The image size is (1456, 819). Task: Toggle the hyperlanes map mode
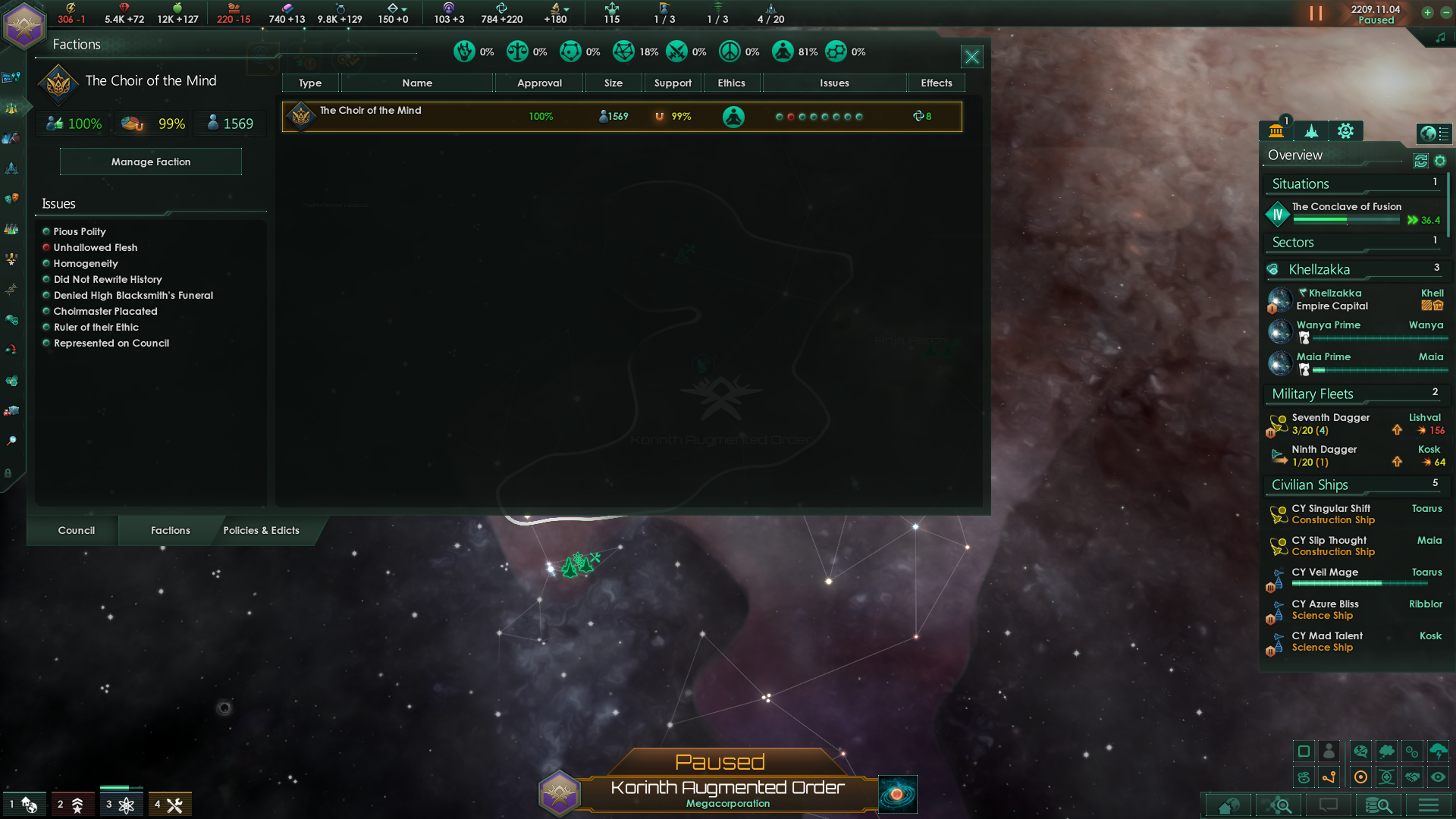pyautogui.click(x=1329, y=777)
